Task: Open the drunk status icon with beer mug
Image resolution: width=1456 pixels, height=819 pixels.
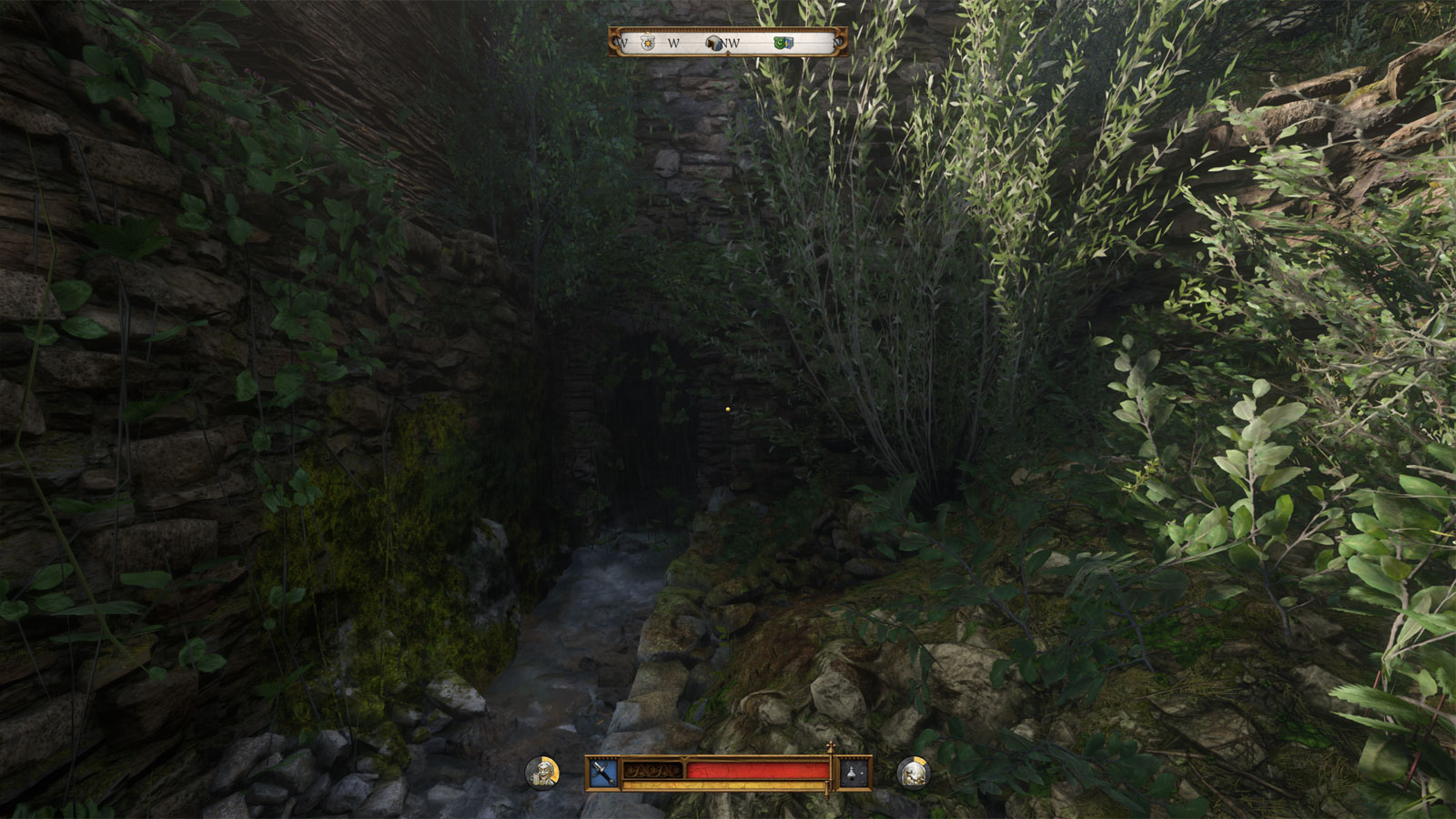Action: [x=542, y=773]
